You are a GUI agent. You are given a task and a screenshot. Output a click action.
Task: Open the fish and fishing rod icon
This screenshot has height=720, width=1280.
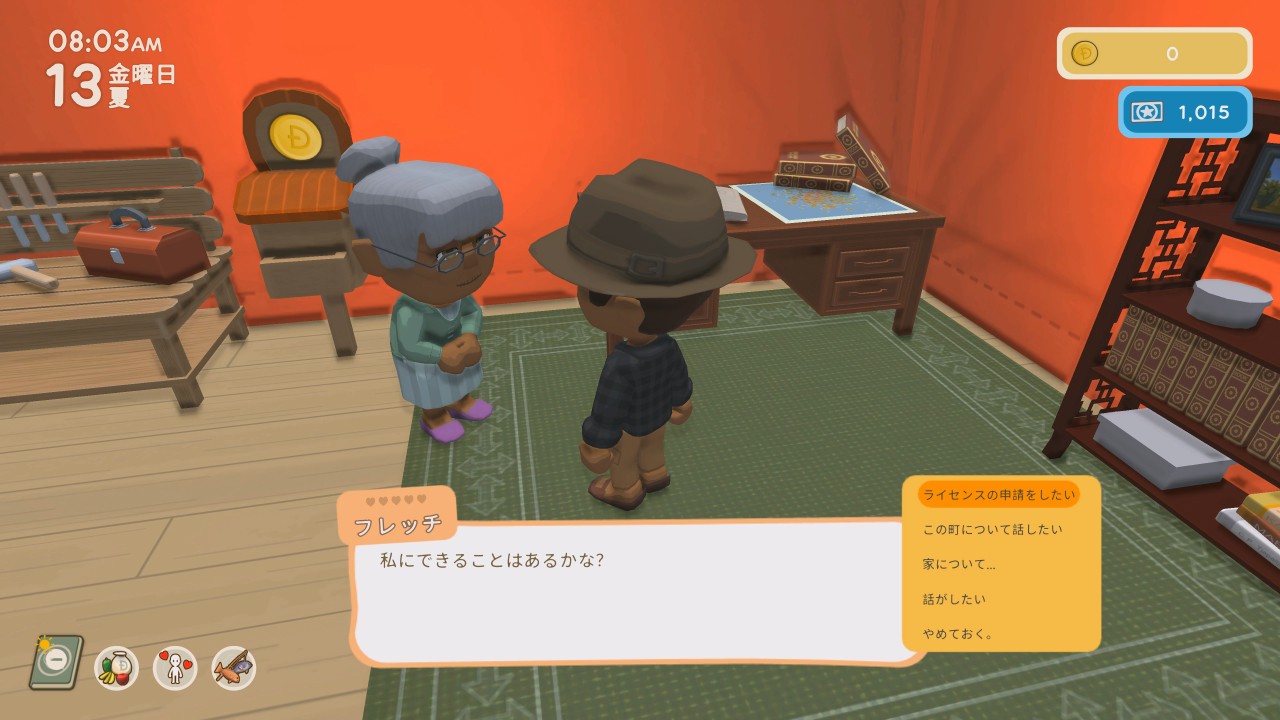point(234,667)
